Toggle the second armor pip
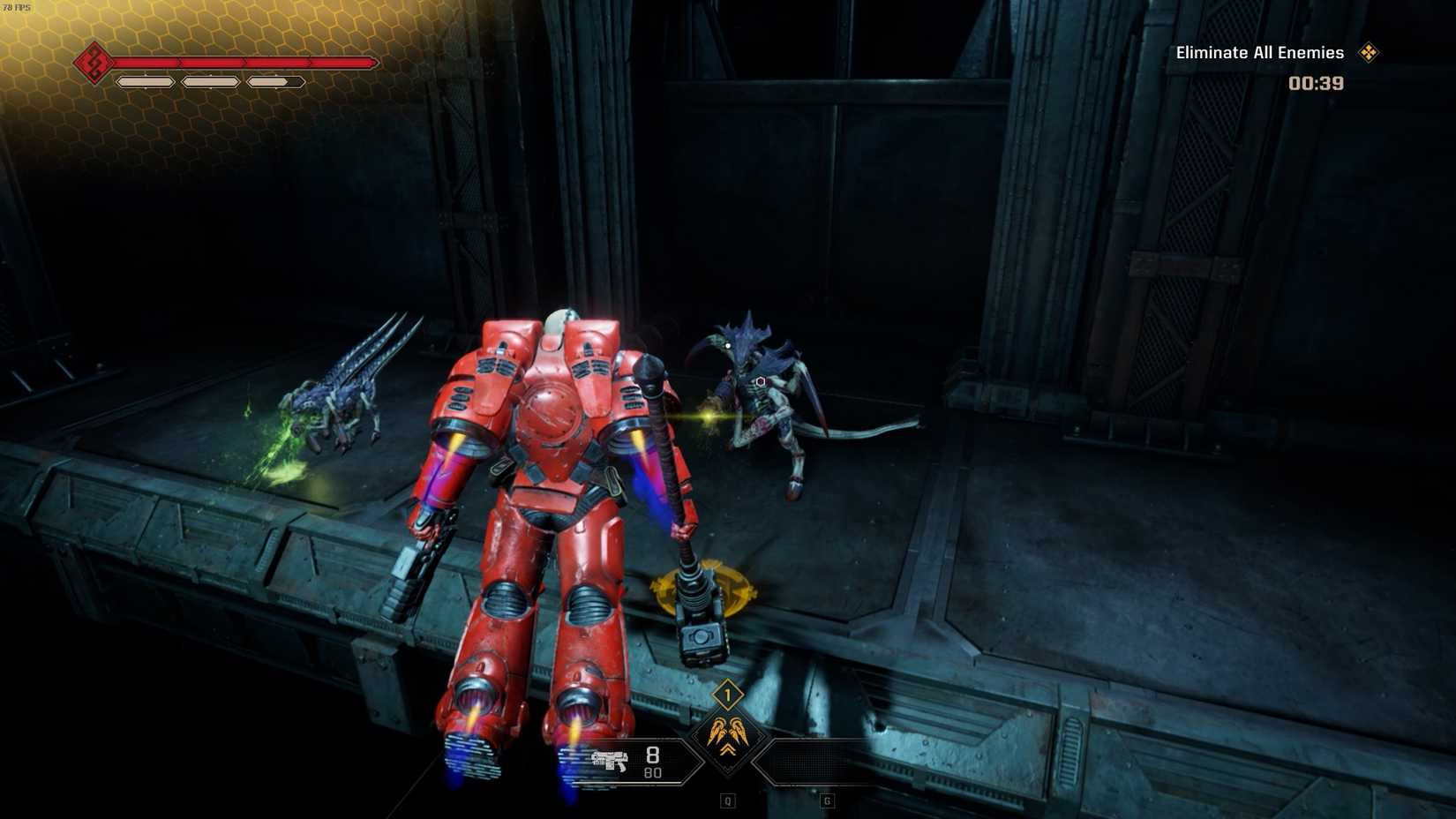 tap(211, 82)
